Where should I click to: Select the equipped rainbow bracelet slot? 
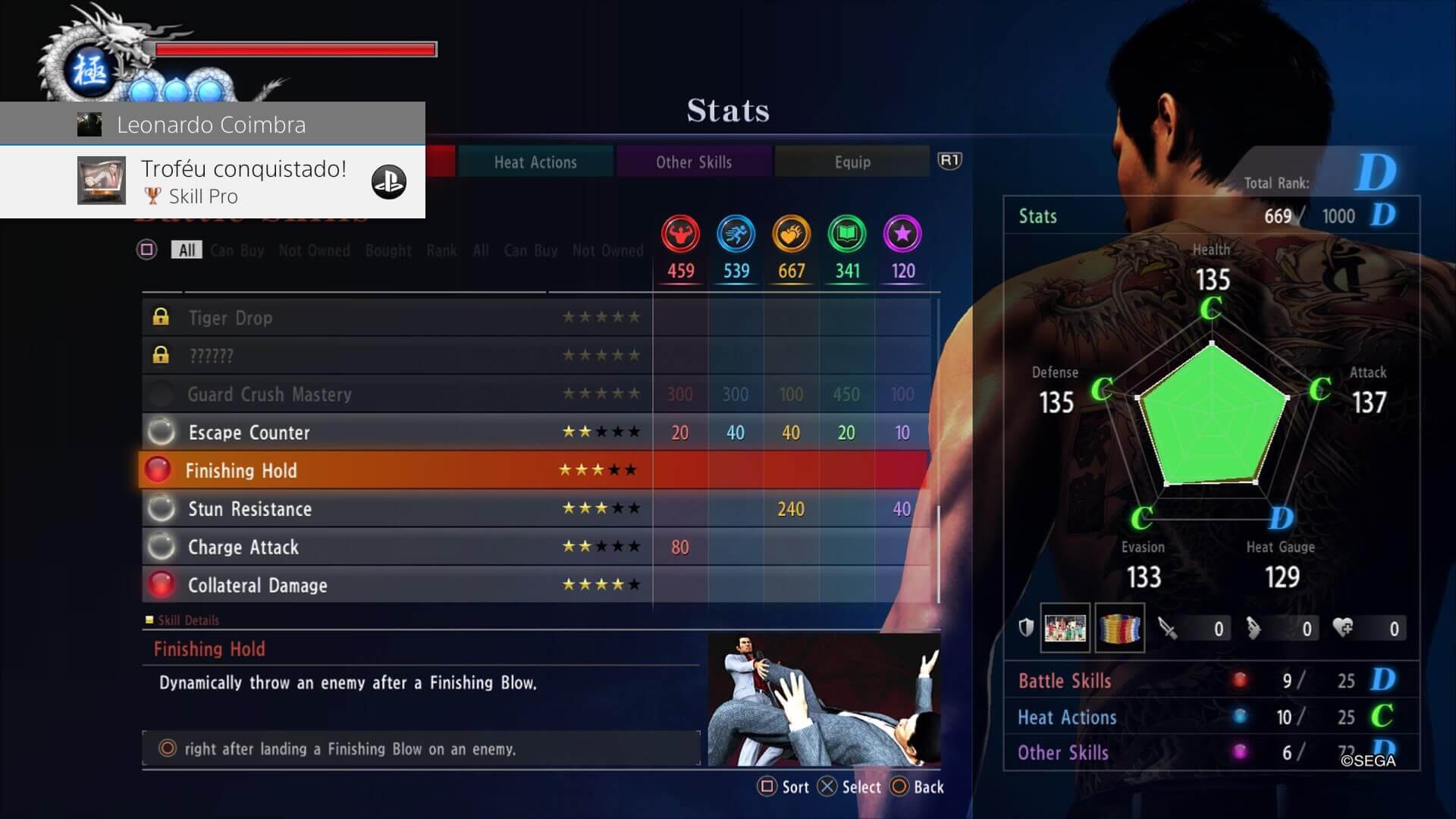coord(1119,628)
